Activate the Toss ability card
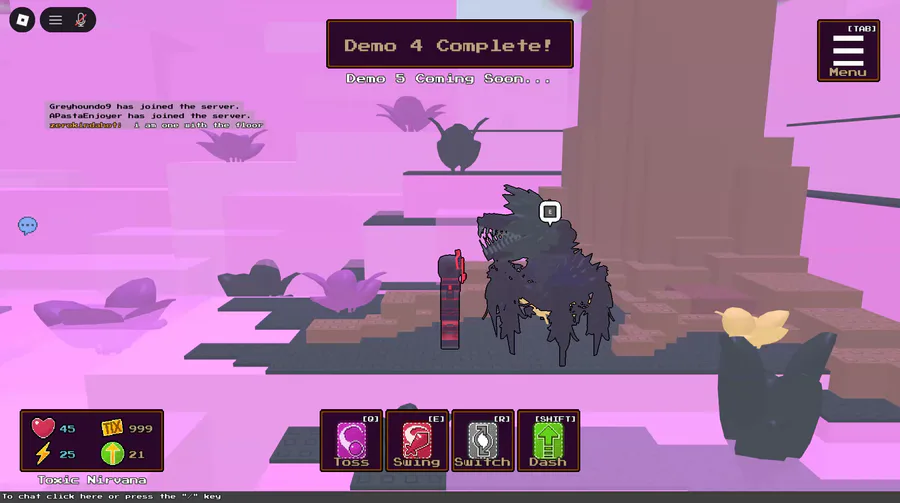 351,441
